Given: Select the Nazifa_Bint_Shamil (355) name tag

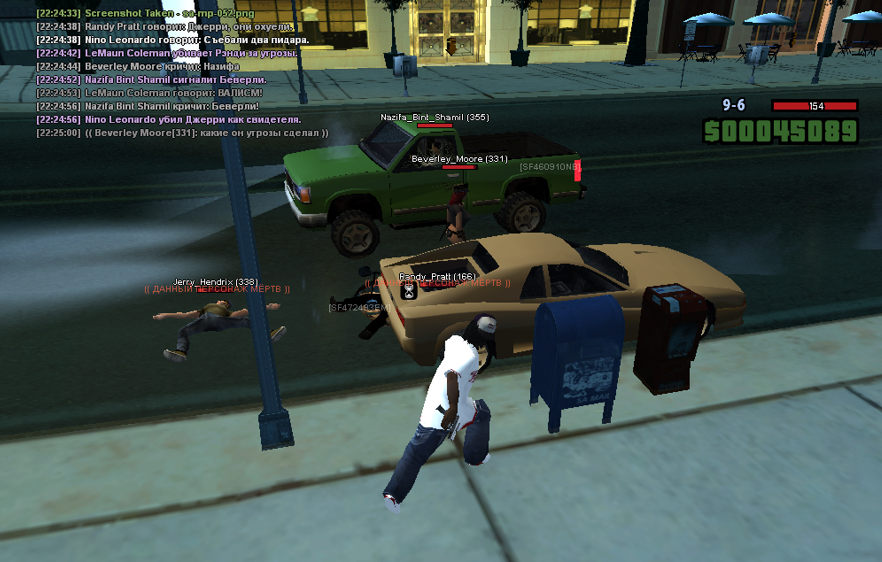Looking at the screenshot, I should point(434,117).
